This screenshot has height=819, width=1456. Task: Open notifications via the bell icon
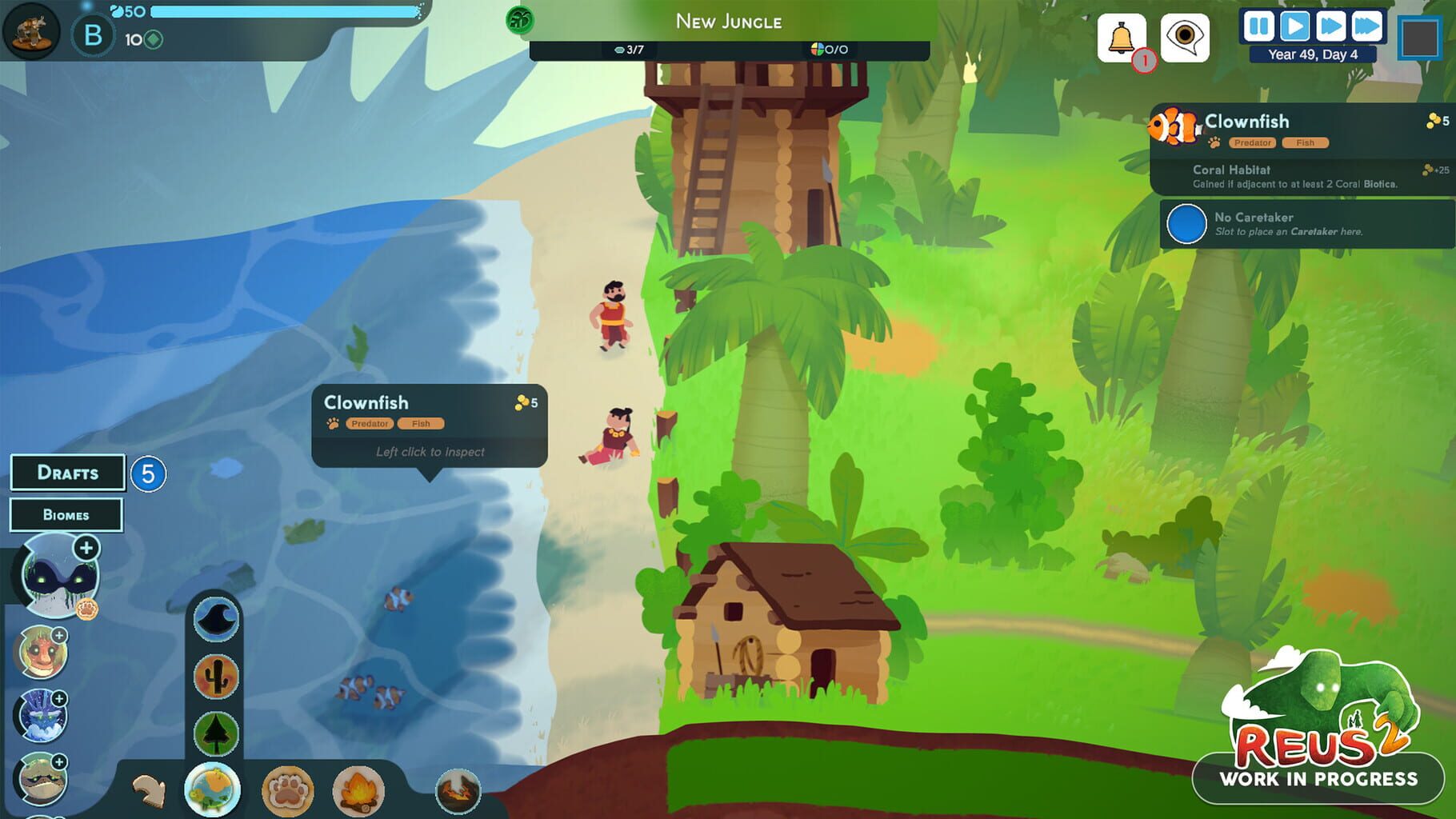(x=1123, y=36)
